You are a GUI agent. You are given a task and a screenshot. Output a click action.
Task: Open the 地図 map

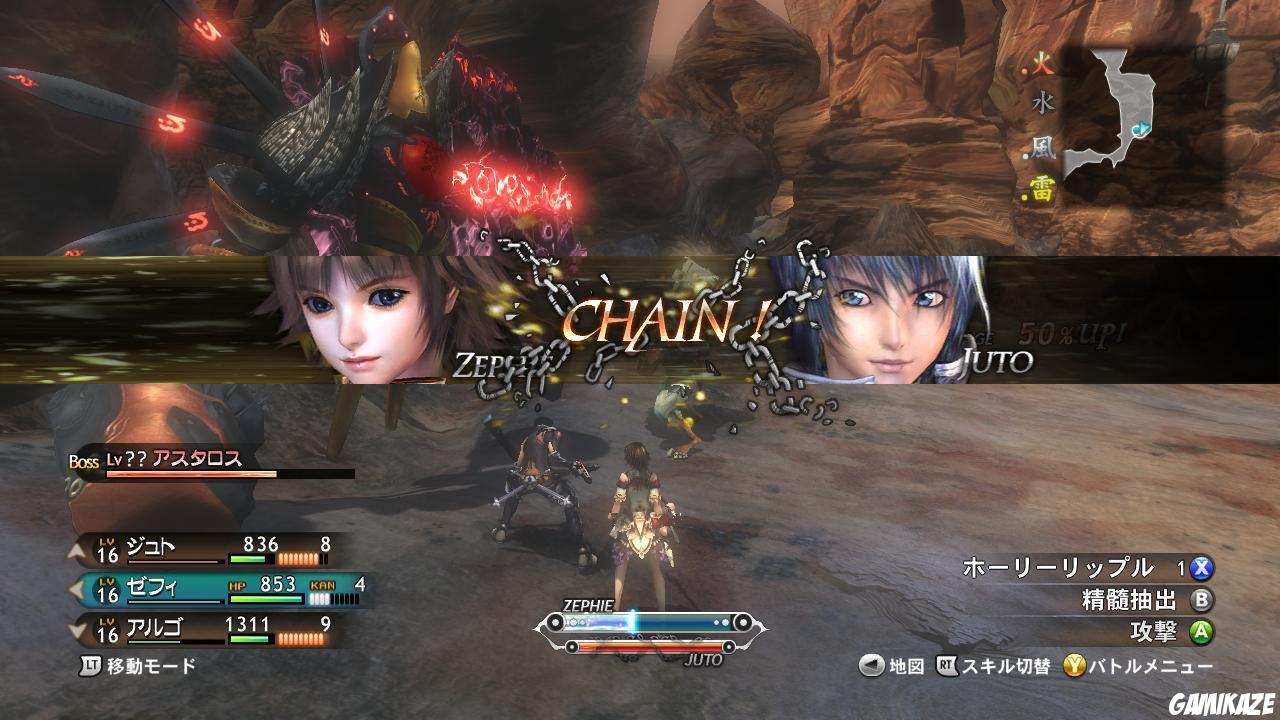point(893,667)
